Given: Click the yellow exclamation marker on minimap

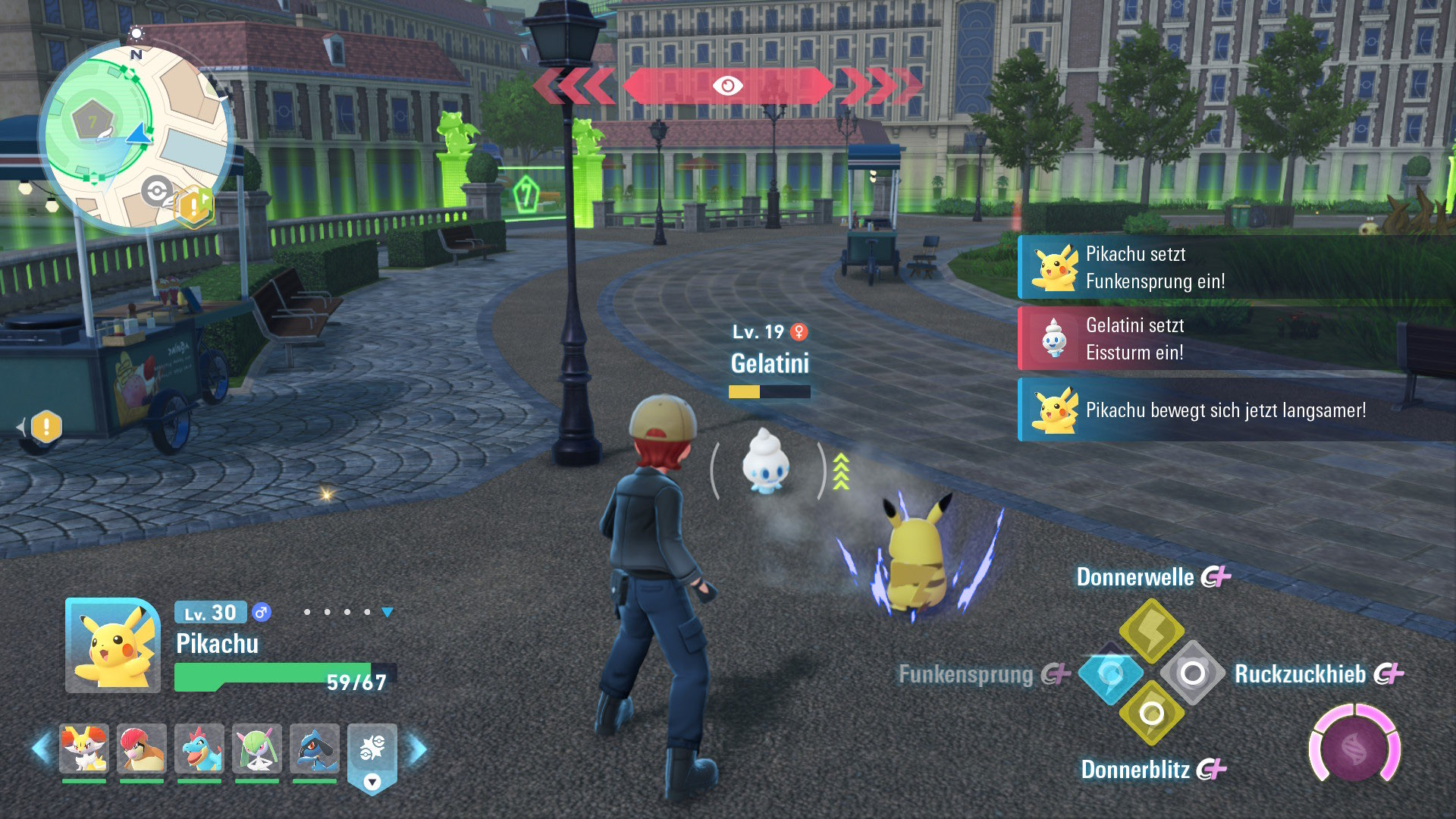Looking at the screenshot, I should (194, 205).
